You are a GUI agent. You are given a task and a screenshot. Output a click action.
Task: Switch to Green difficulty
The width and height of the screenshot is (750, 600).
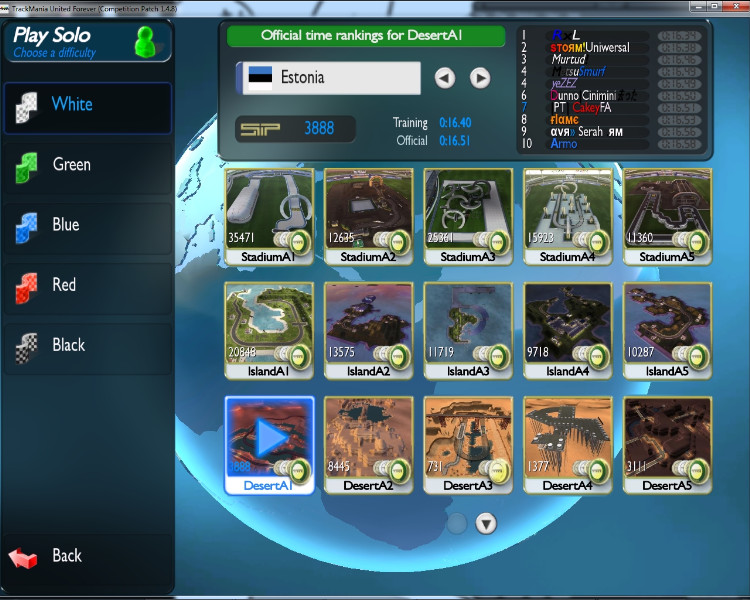pos(86,165)
